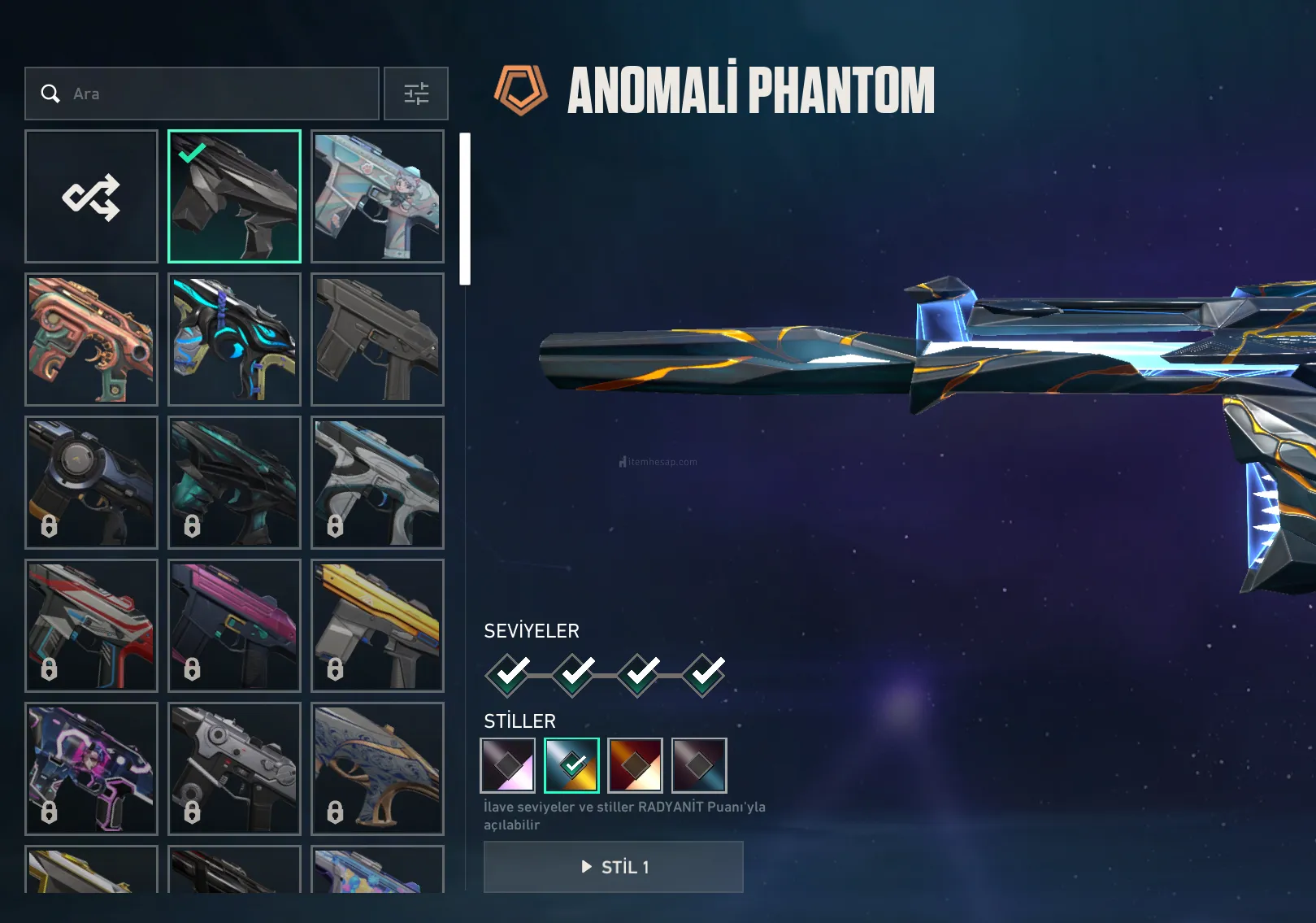
Task: Select the first level checkmark
Action: coord(508,674)
